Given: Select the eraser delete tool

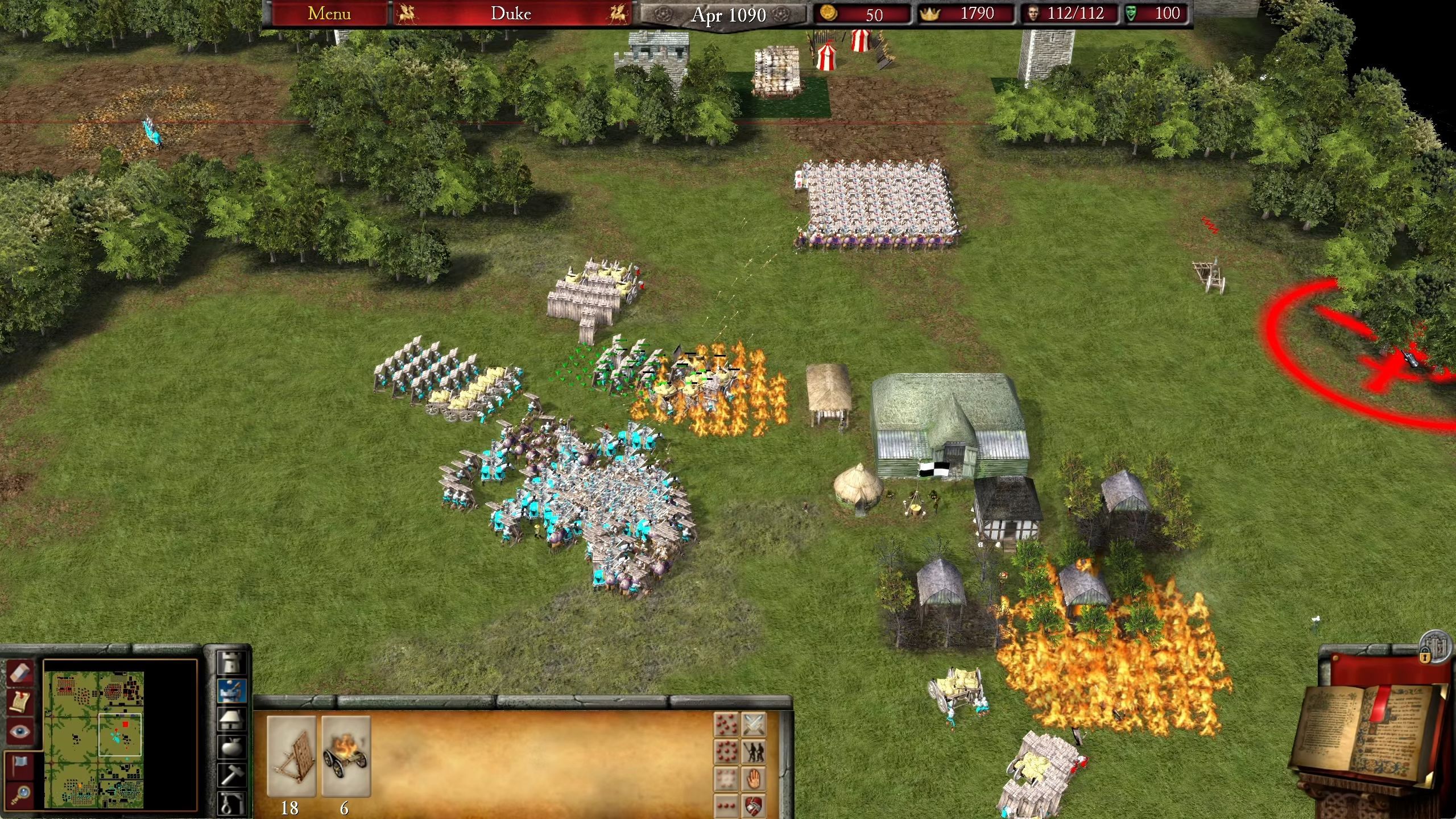Looking at the screenshot, I should [x=20, y=673].
